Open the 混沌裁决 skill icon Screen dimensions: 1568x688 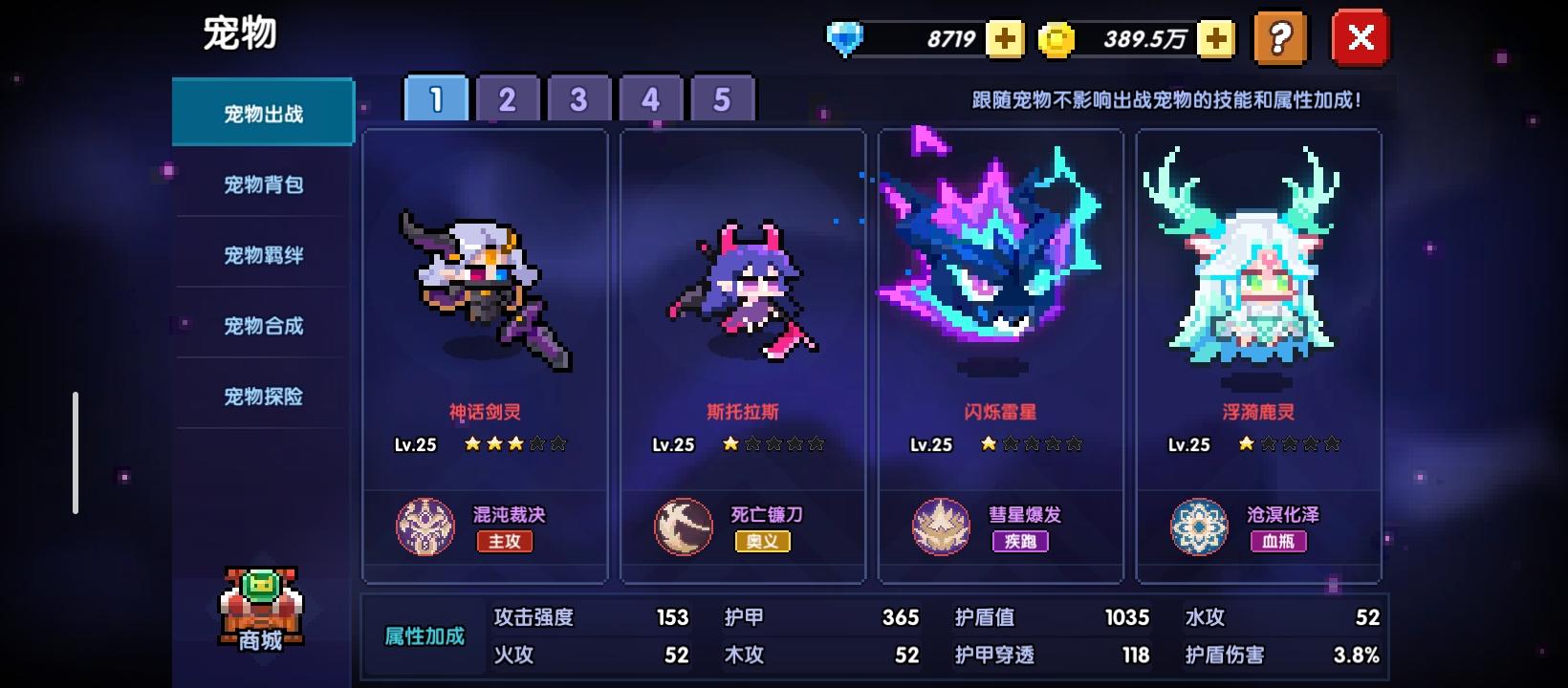tap(424, 527)
